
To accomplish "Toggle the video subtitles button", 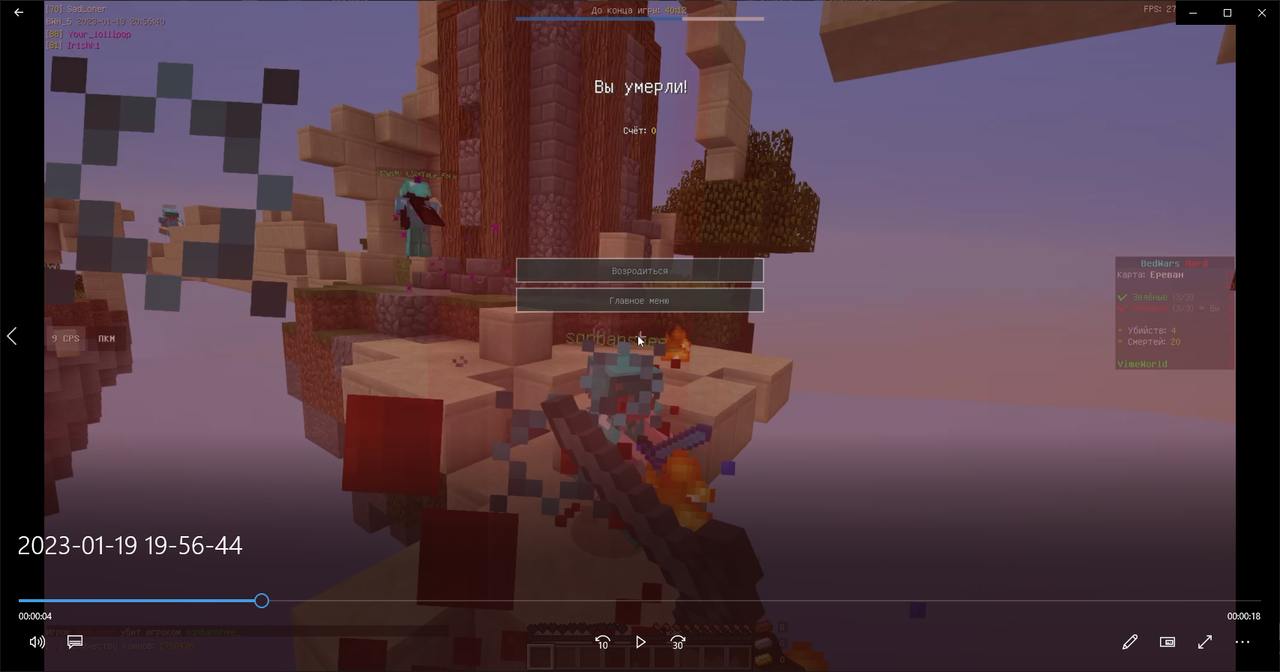I will click(75, 642).
